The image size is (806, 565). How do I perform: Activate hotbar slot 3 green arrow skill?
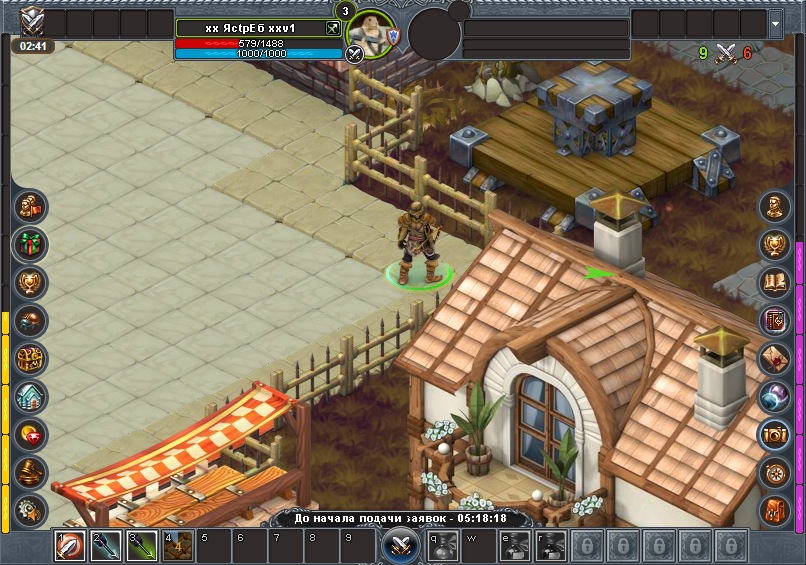coord(142,546)
